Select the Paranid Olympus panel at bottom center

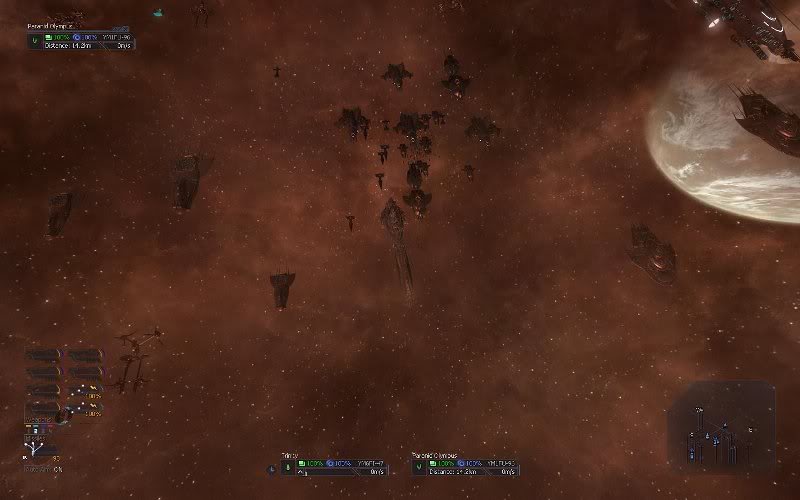point(465,464)
